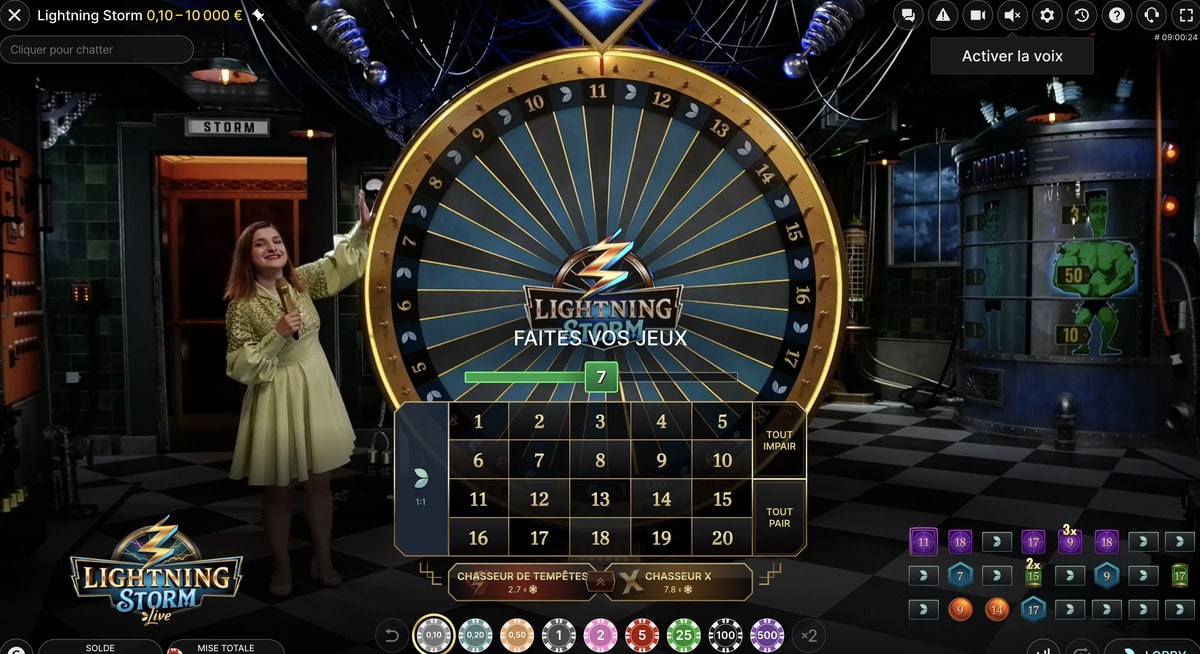Choose number 20 on the betting grid
Image resolution: width=1200 pixels, height=654 pixels.
click(722, 538)
